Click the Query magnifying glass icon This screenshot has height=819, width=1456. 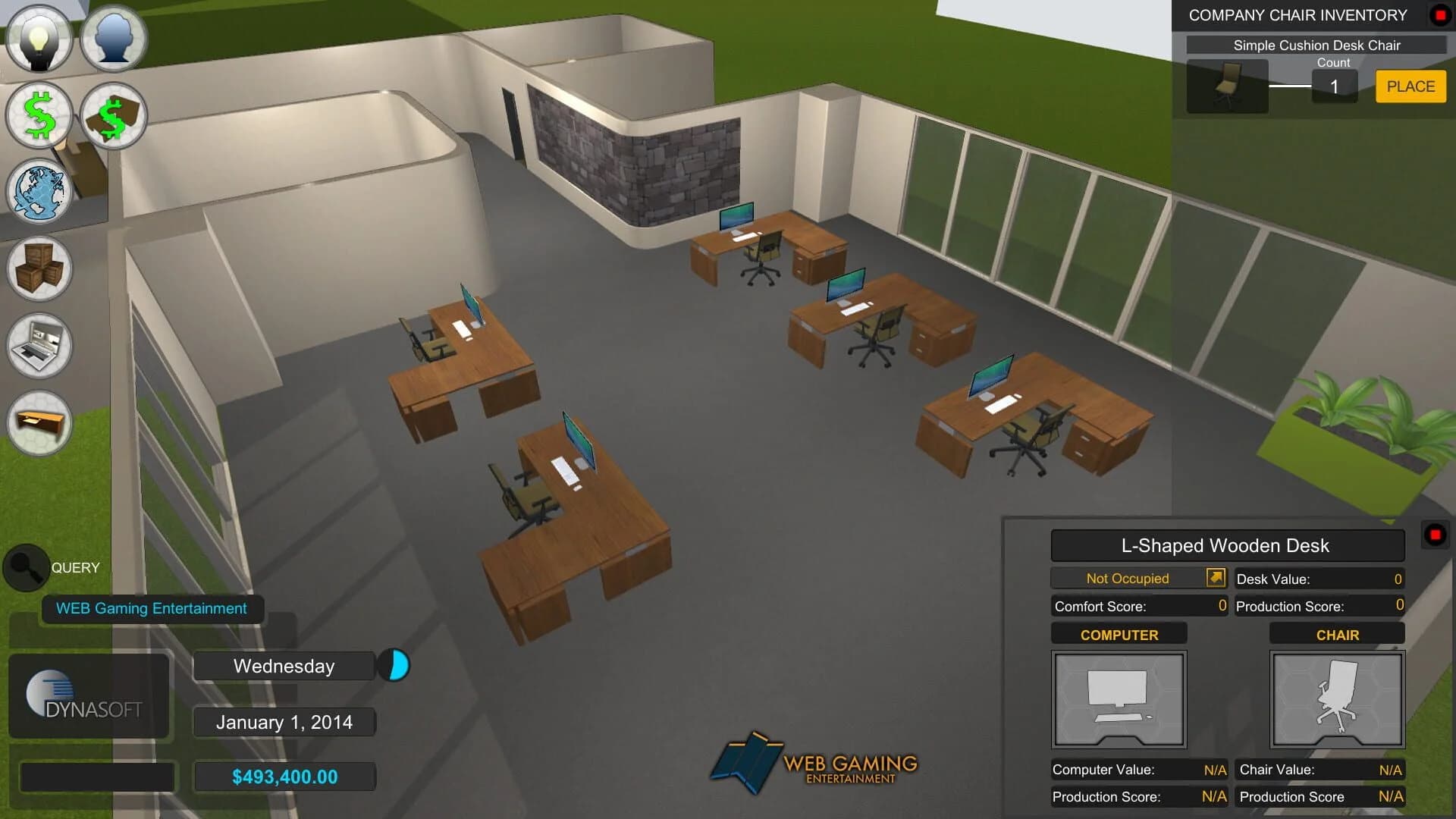click(x=26, y=567)
